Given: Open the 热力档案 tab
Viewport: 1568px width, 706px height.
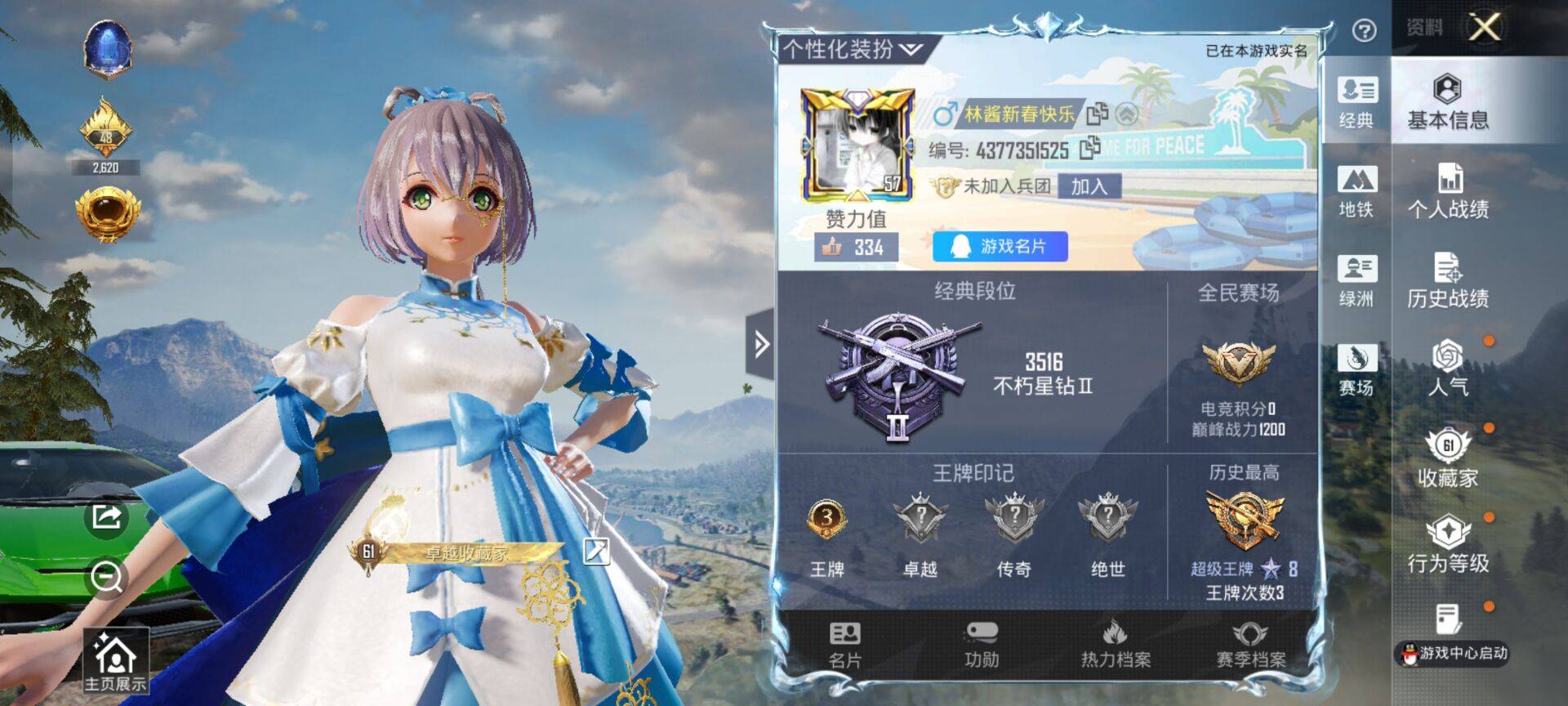Looking at the screenshot, I should click(x=1116, y=644).
